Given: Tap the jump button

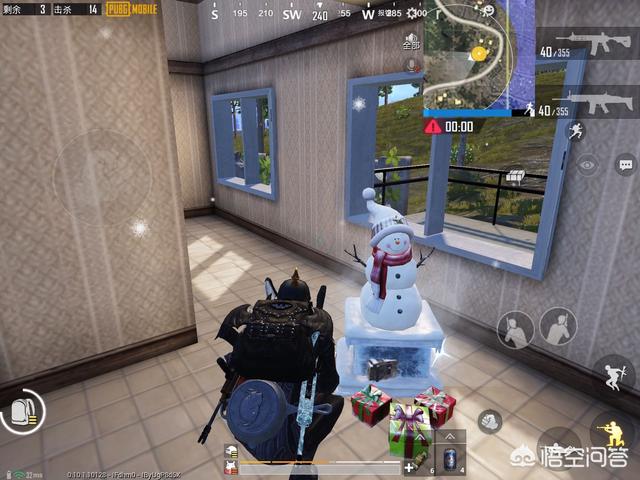Looking at the screenshot, I should (612, 374).
